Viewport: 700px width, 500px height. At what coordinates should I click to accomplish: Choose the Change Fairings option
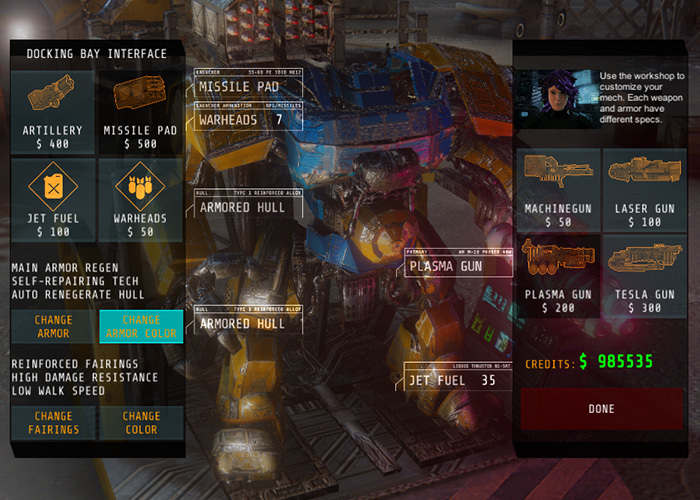tap(53, 423)
